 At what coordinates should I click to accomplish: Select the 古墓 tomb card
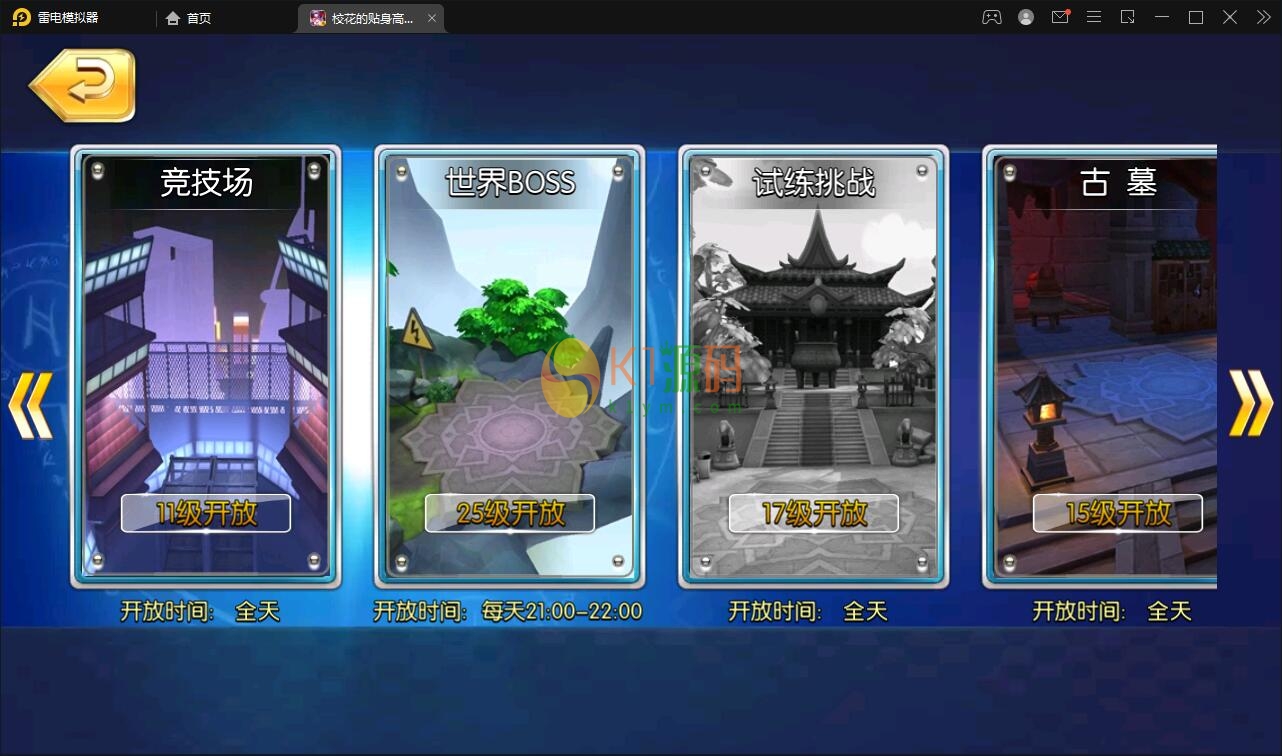pyautogui.click(x=1105, y=350)
